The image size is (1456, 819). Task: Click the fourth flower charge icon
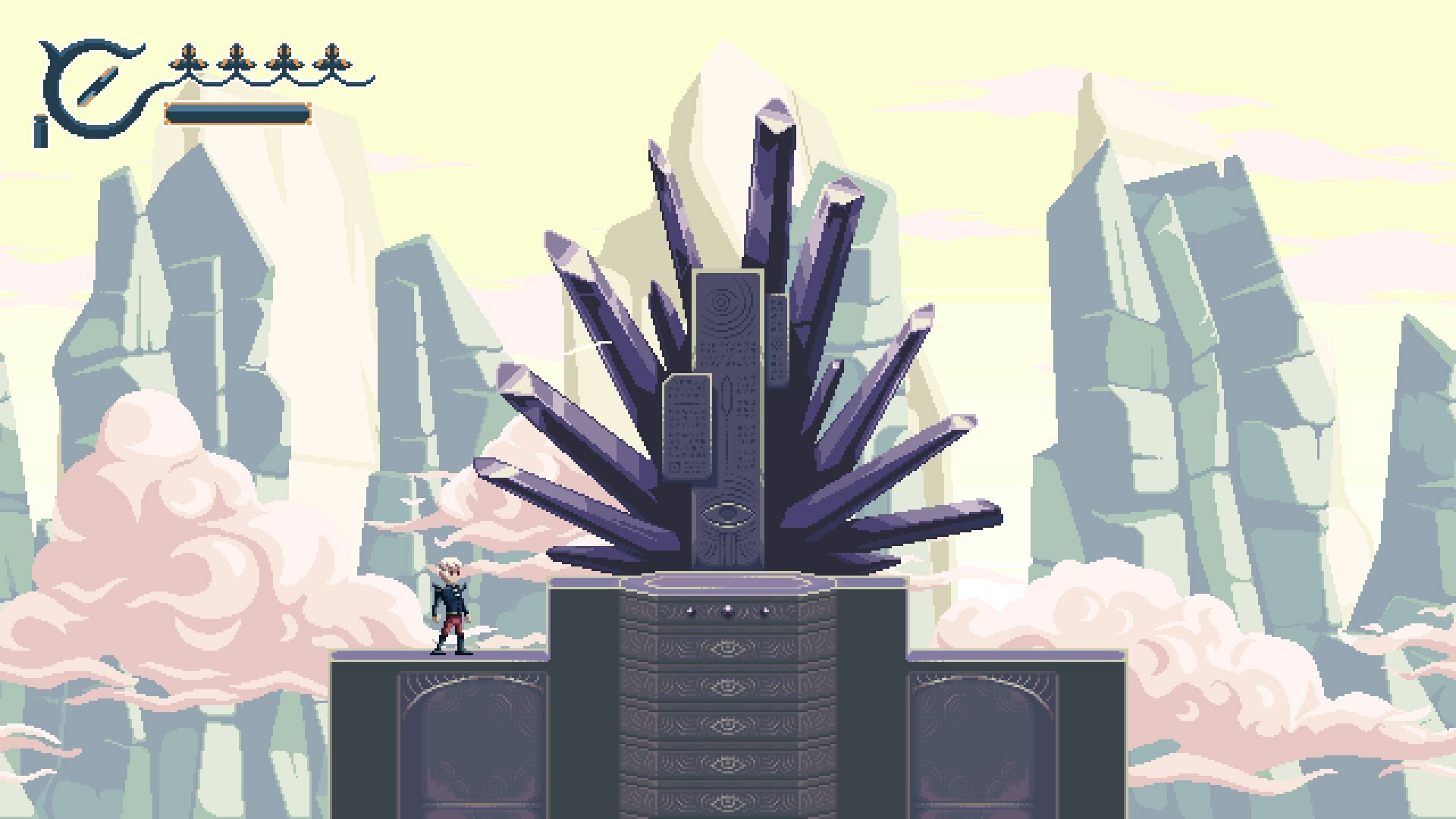[x=332, y=57]
